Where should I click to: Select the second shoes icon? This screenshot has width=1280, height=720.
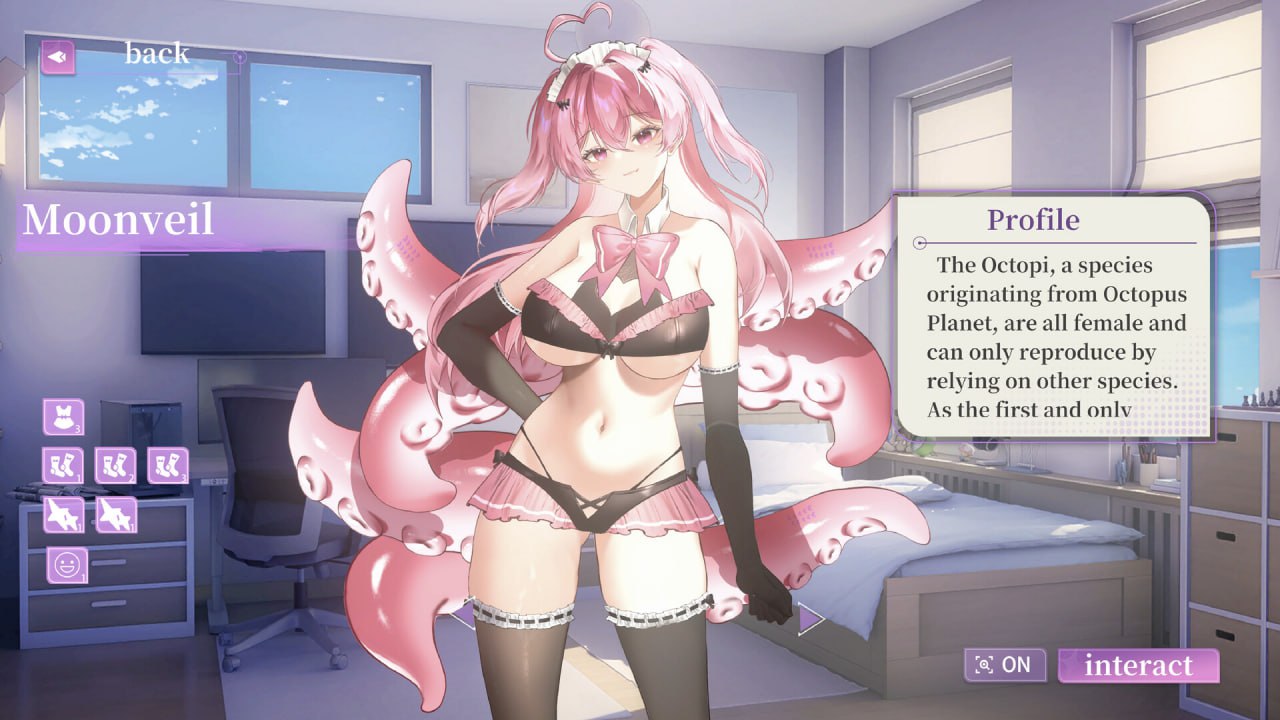116,513
